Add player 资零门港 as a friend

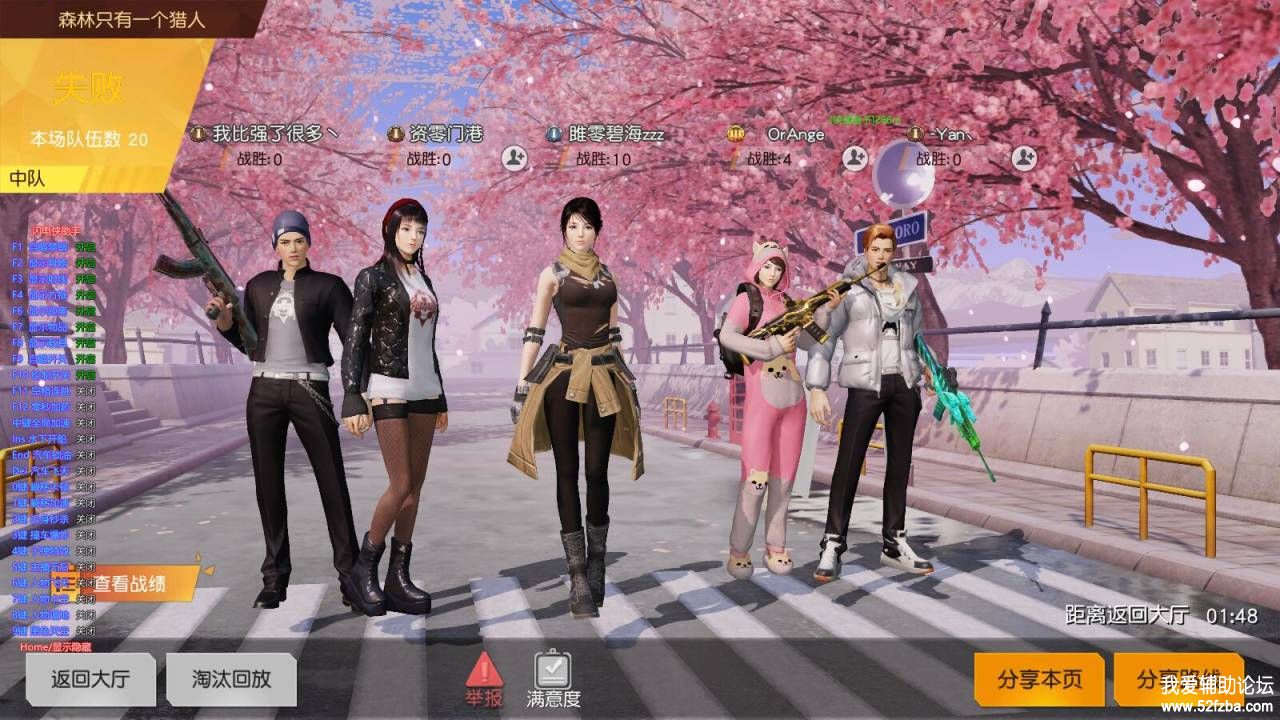[515, 158]
